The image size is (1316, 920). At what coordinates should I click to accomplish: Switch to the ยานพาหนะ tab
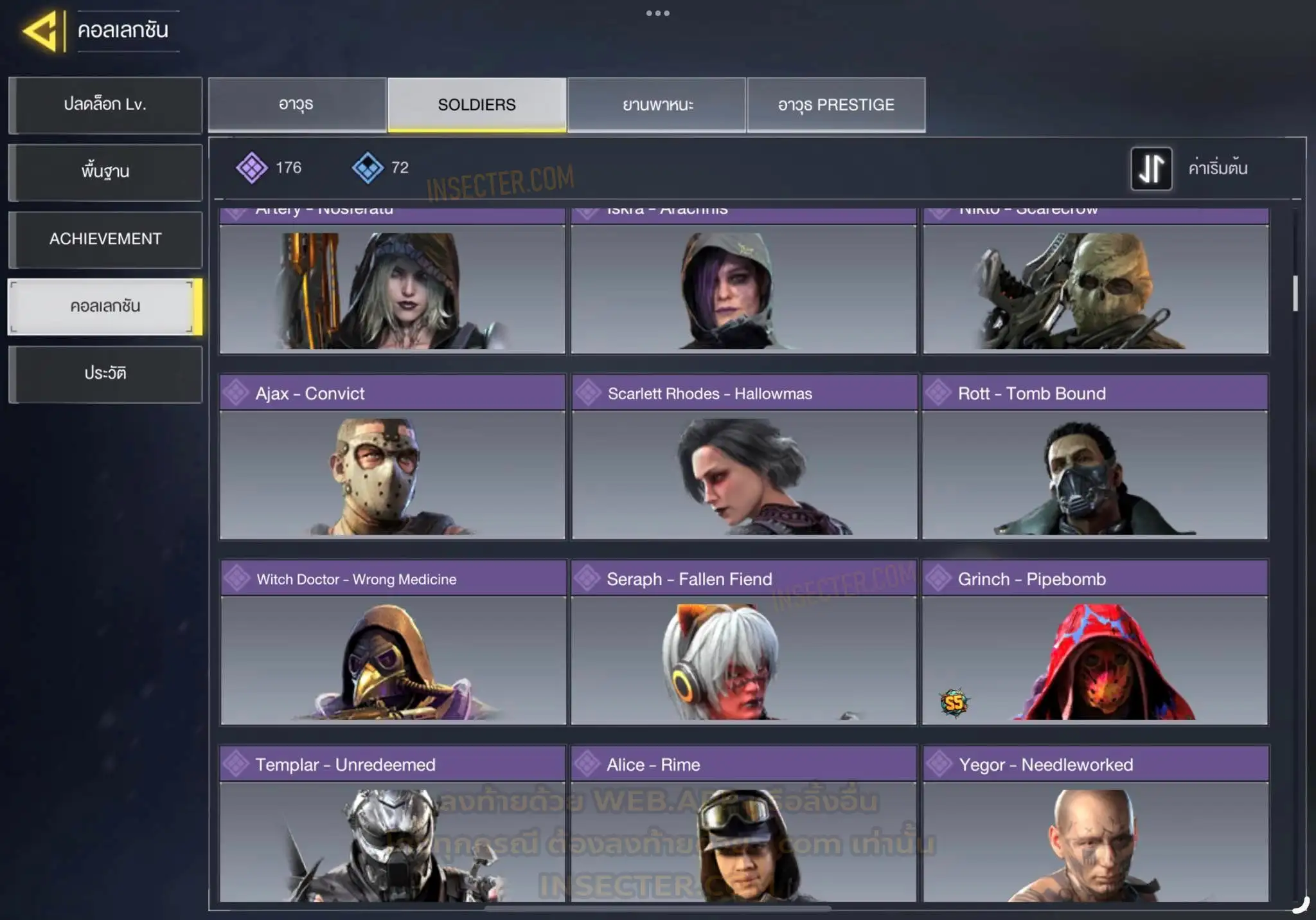(657, 105)
